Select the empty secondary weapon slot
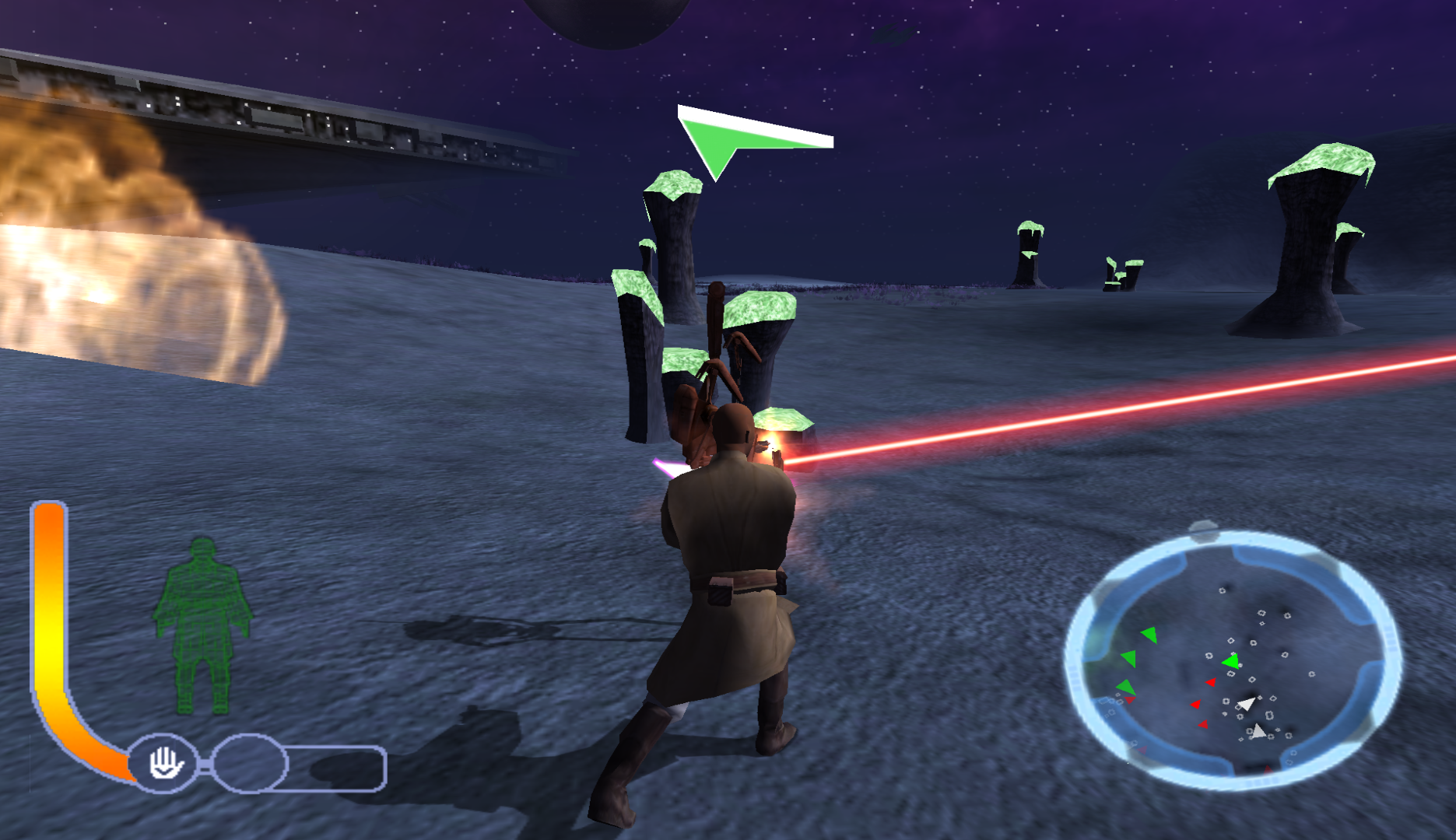 point(250,763)
